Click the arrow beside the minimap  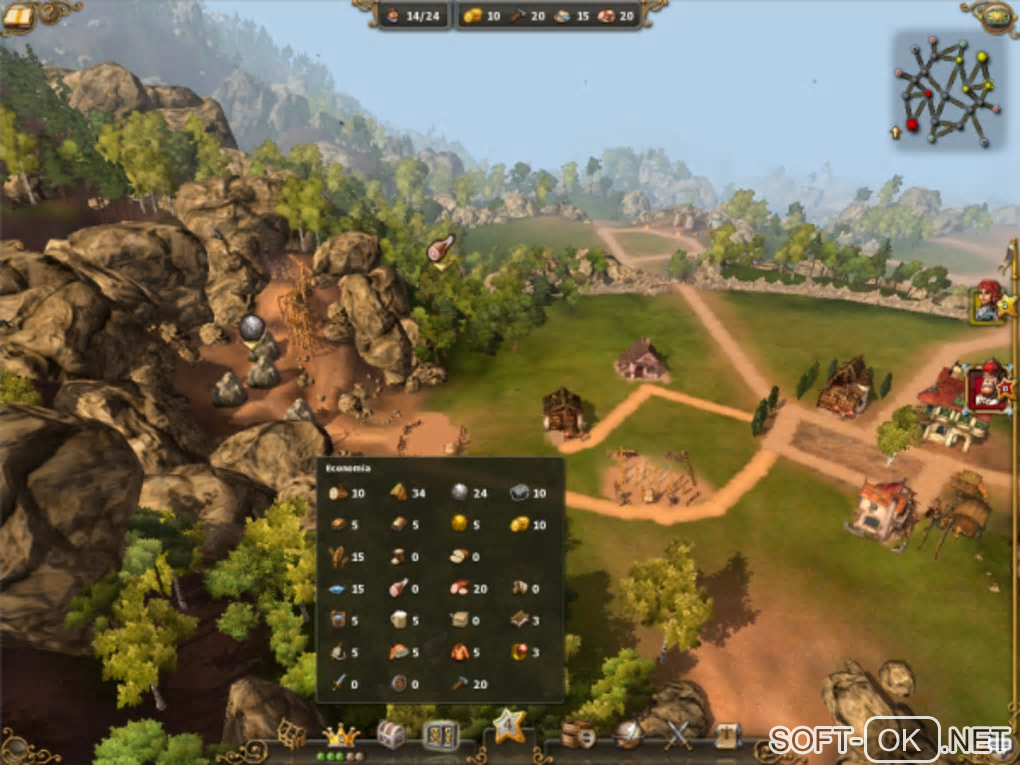[896, 132]
